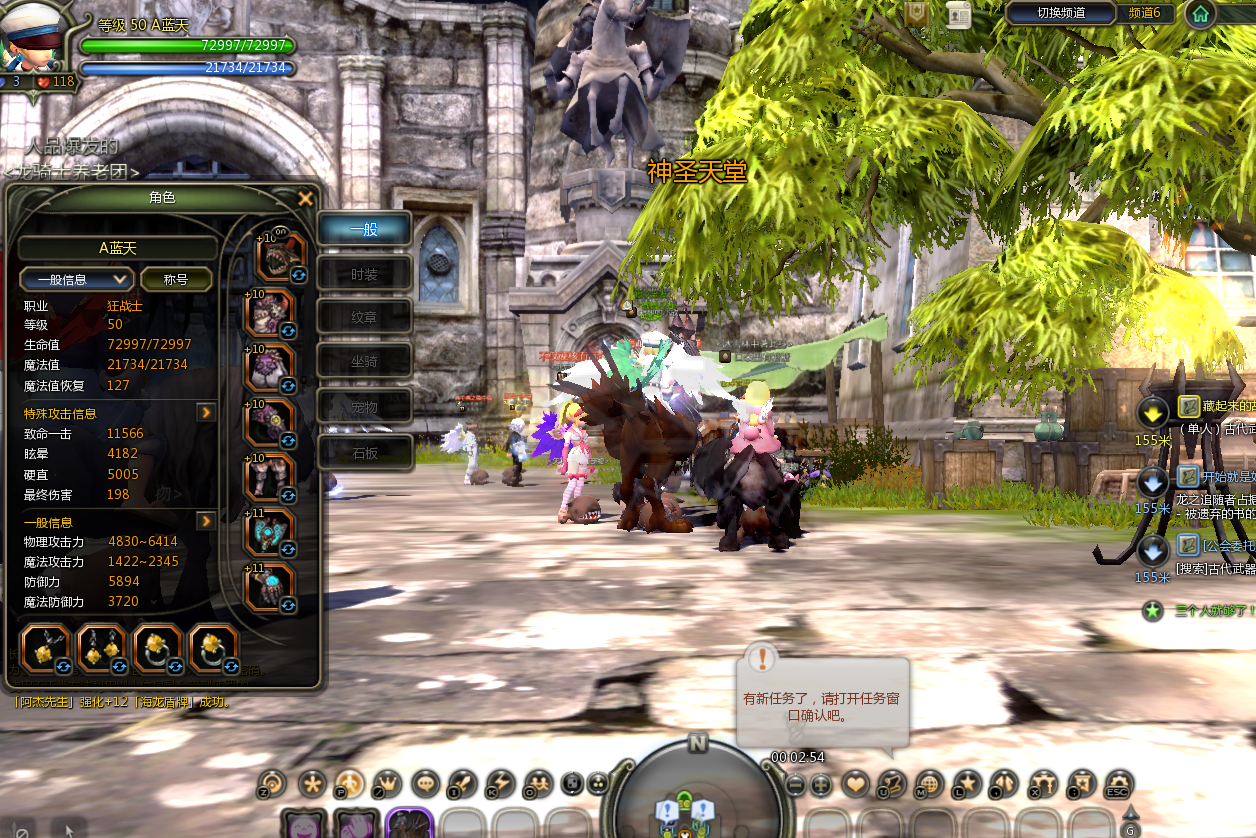The image size is (1256, 838).
Task: Close the 角色 character window
Action: point(306,199)
